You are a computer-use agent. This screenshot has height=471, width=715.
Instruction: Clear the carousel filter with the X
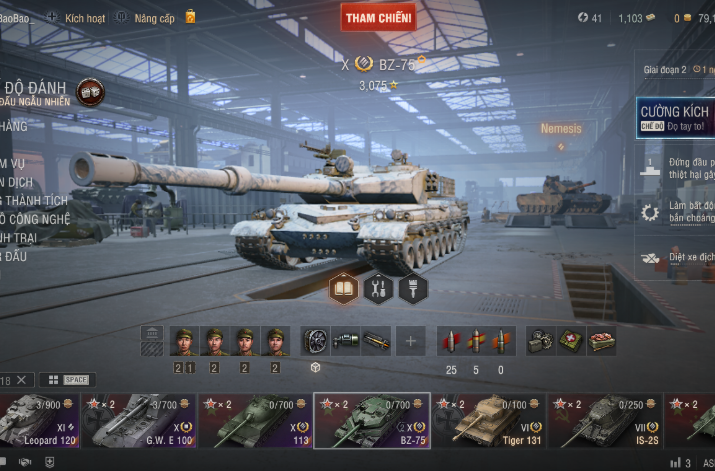22,380
